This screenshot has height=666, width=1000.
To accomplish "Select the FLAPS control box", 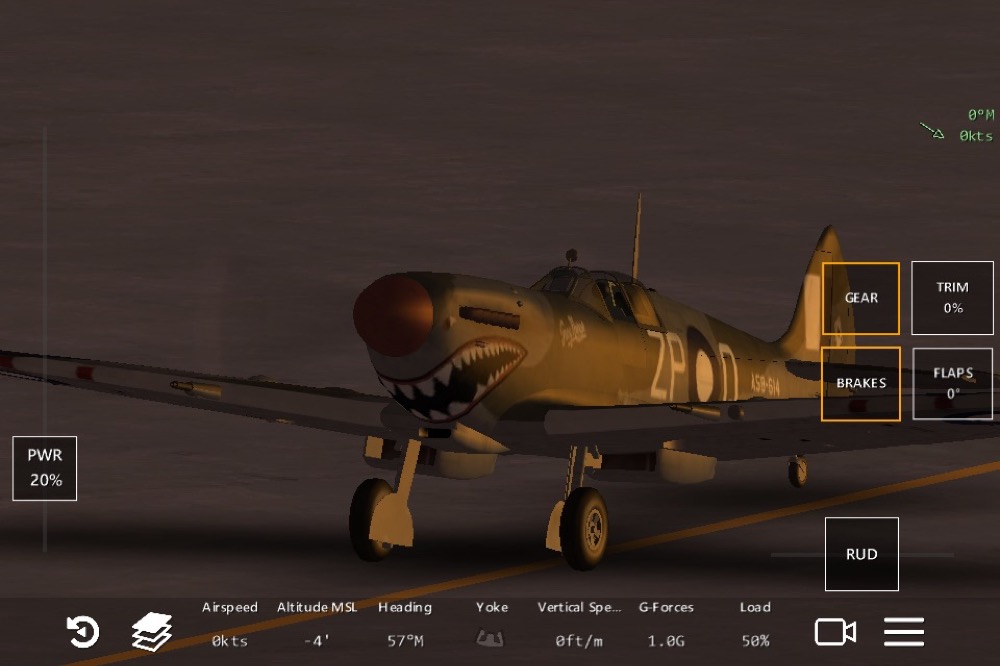I will click(x=952, y=383).
